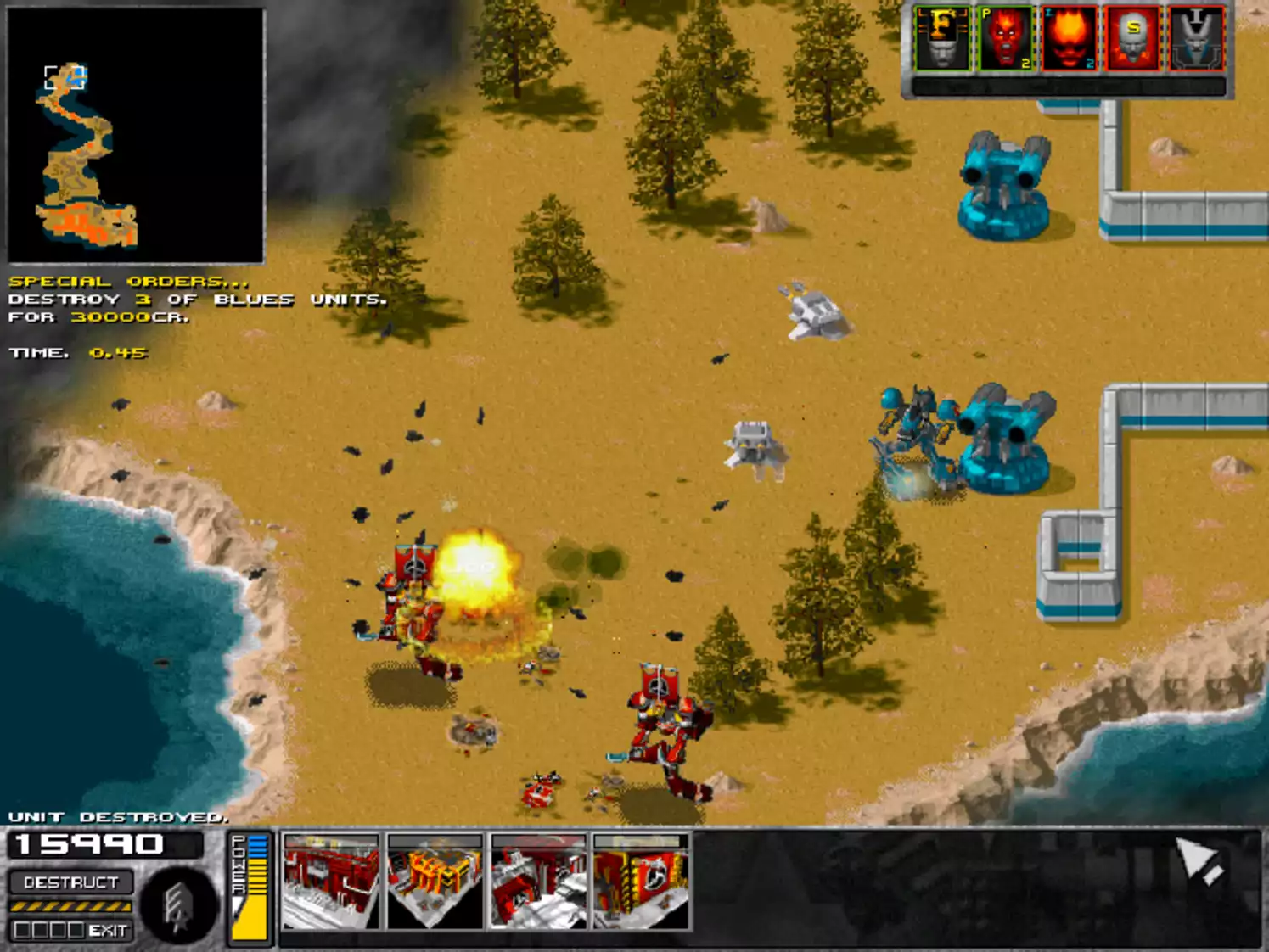Open the minimap of the island
Viewport: 1269px width, 952px height.
(136, 136)
